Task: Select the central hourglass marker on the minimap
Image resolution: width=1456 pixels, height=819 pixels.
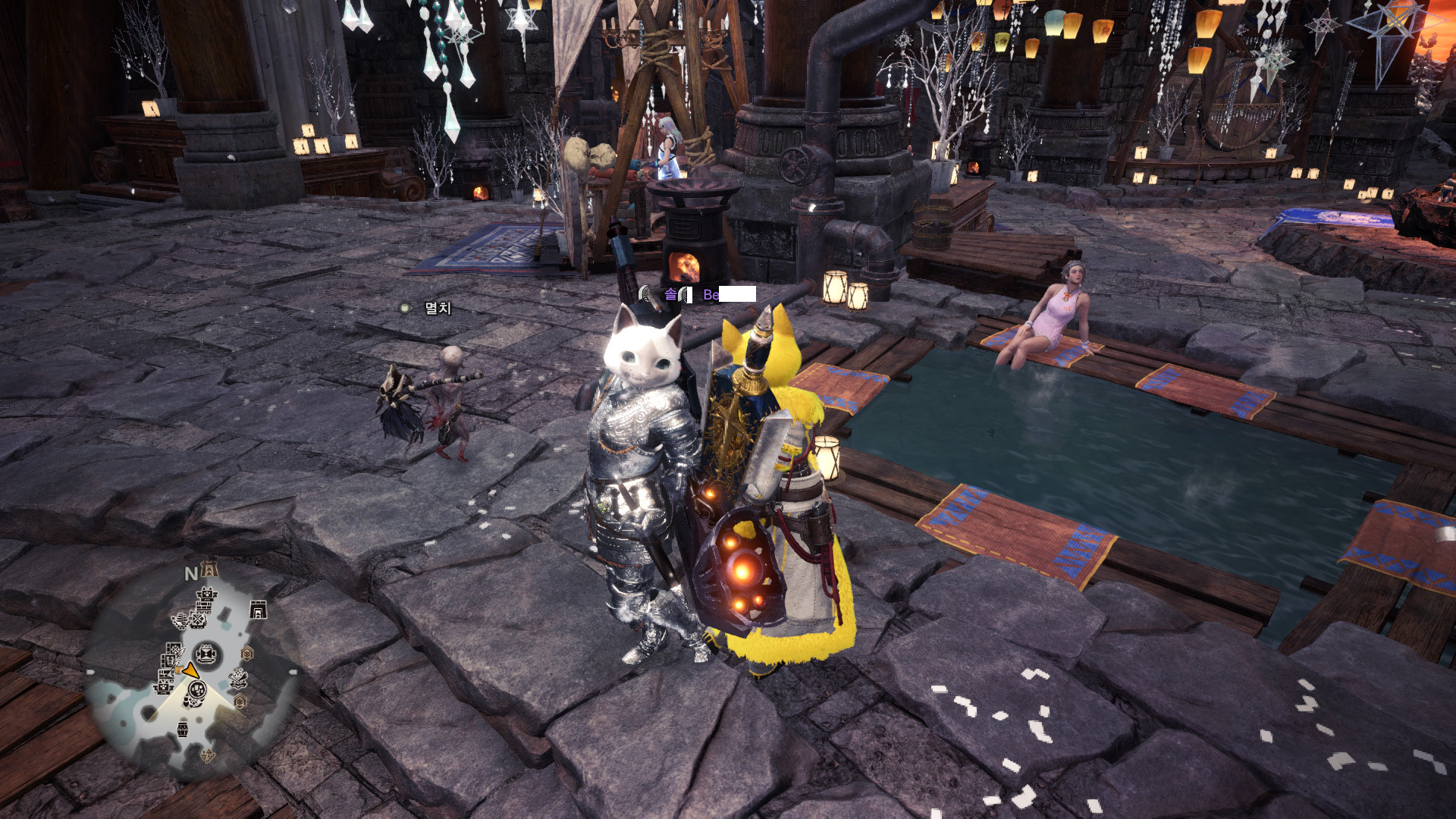Action: (x=206, y=653)
